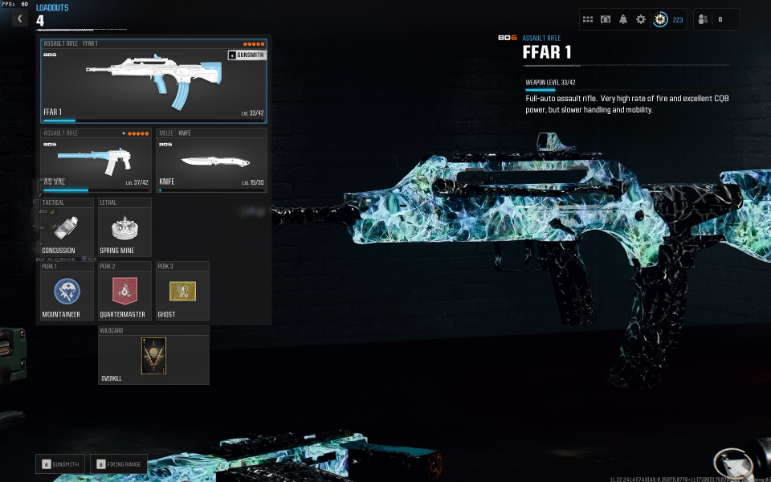771x482 pixels.
Task: Open the Concussion tactical slot
Action: 67,227
